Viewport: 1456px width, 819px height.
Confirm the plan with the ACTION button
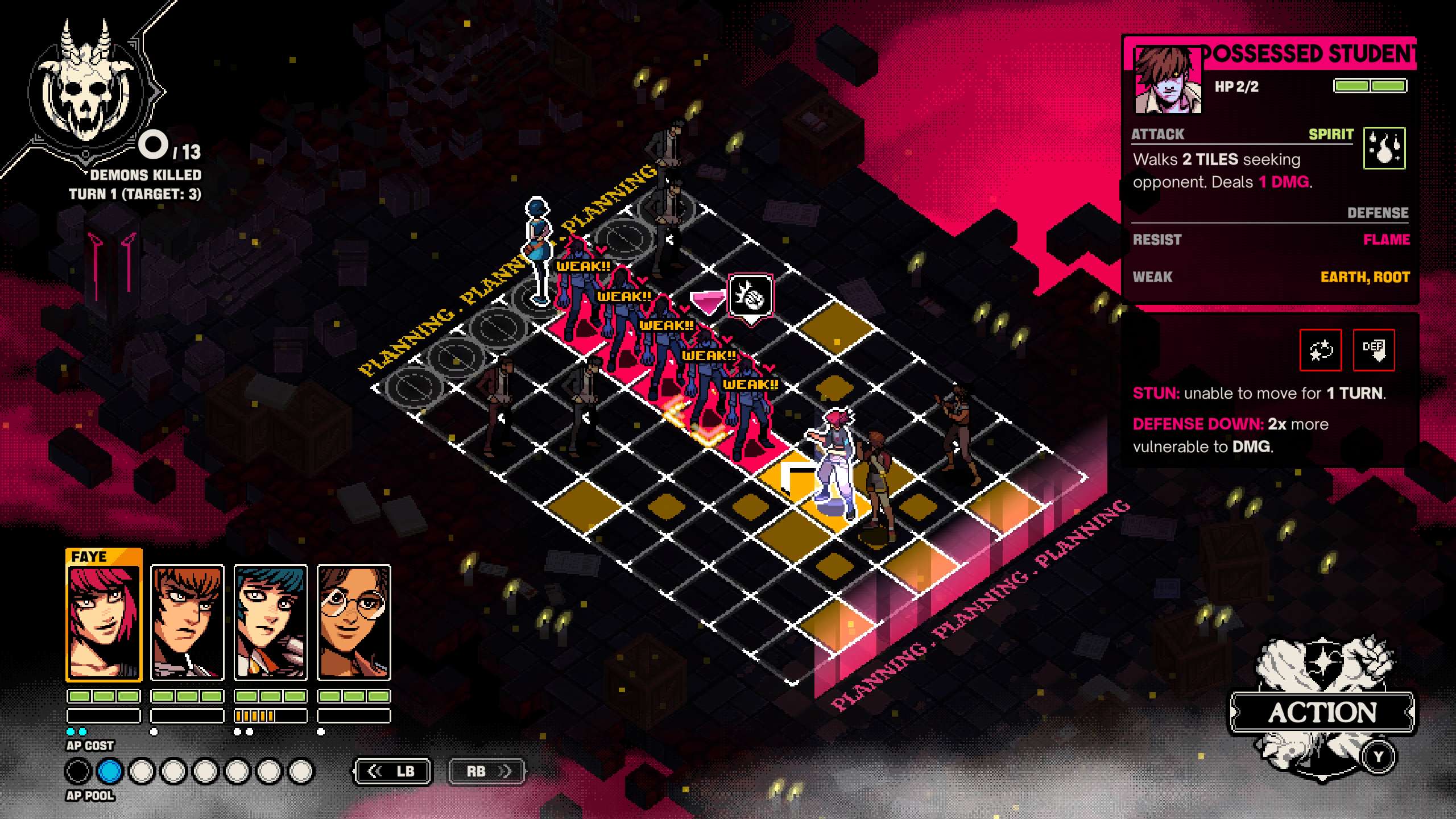point(1322,712)
